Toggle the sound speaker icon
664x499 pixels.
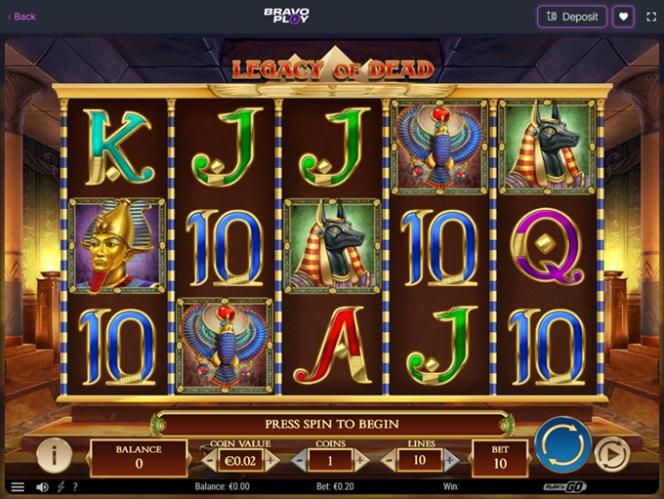coord(42,487)
